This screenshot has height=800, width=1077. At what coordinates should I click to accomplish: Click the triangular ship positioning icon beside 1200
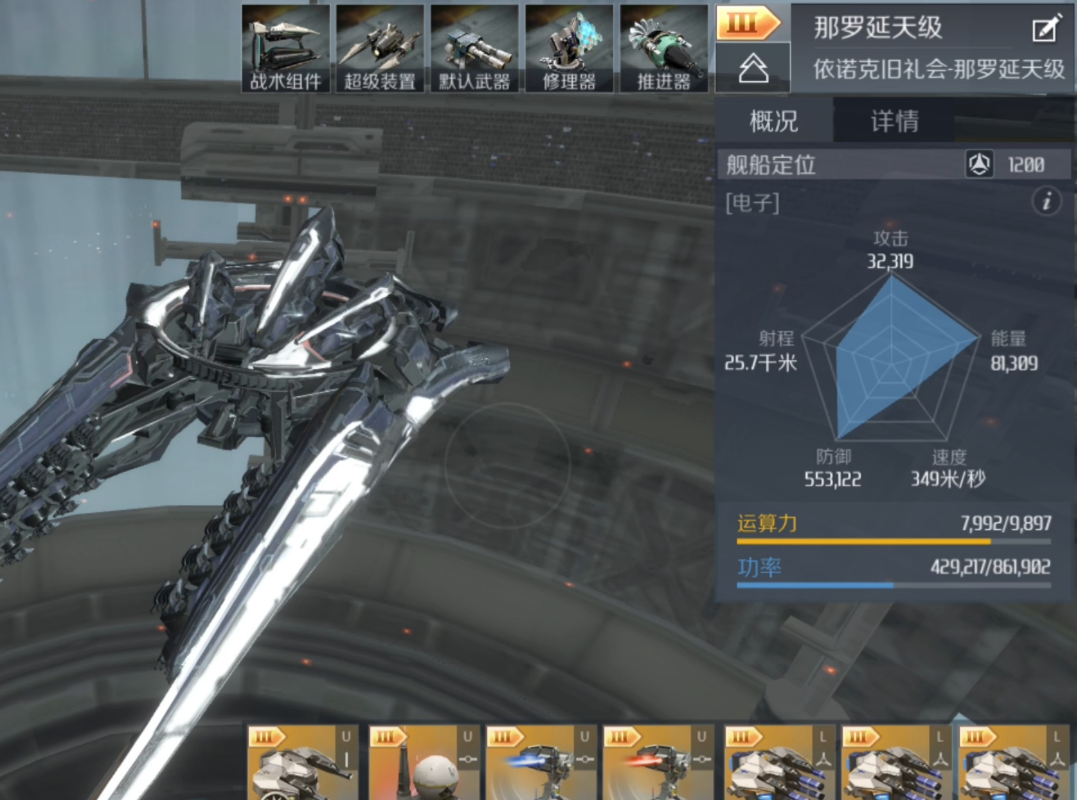(978, 165)
